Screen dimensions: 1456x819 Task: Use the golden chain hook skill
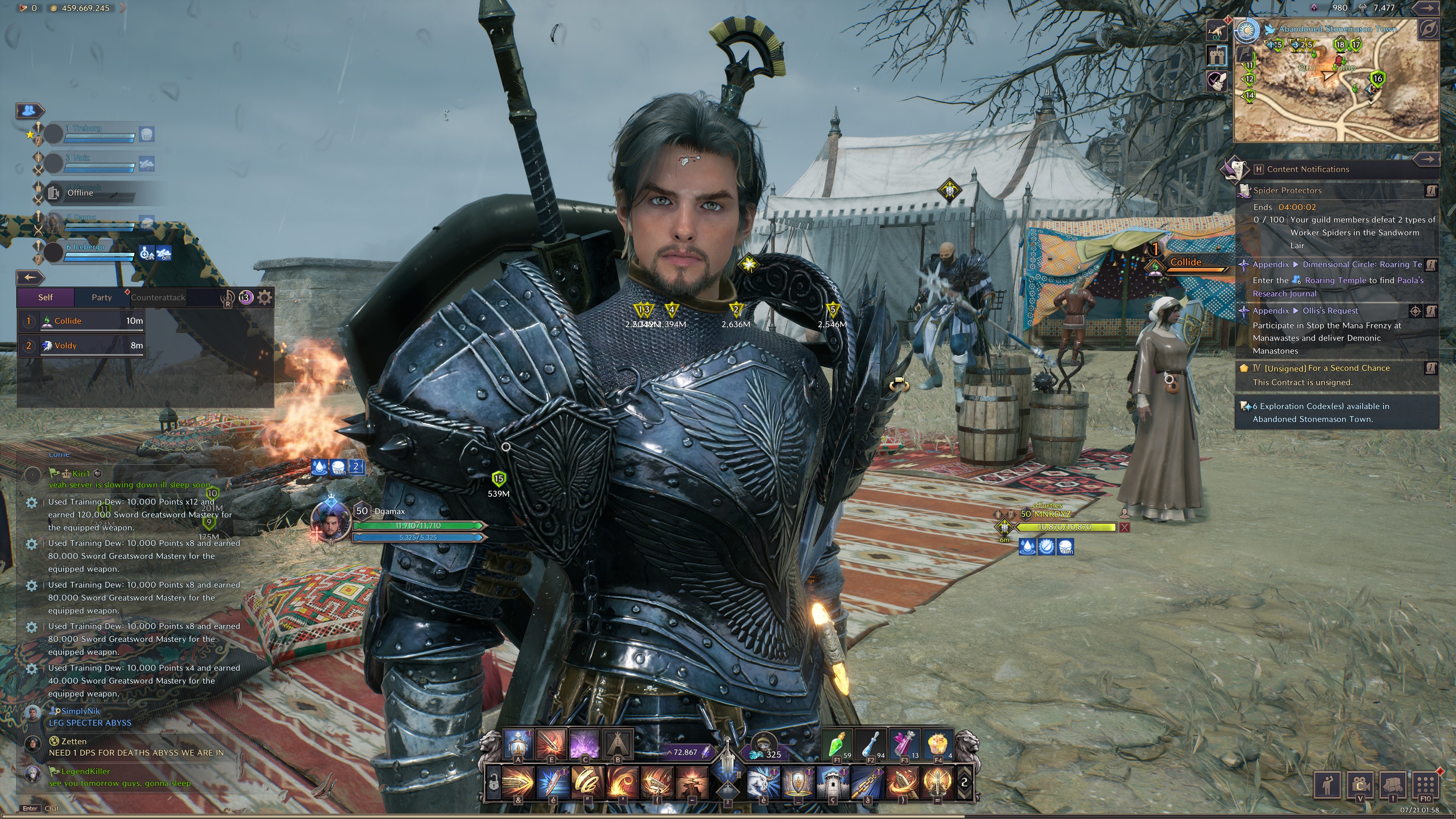(x=867, y=782)
